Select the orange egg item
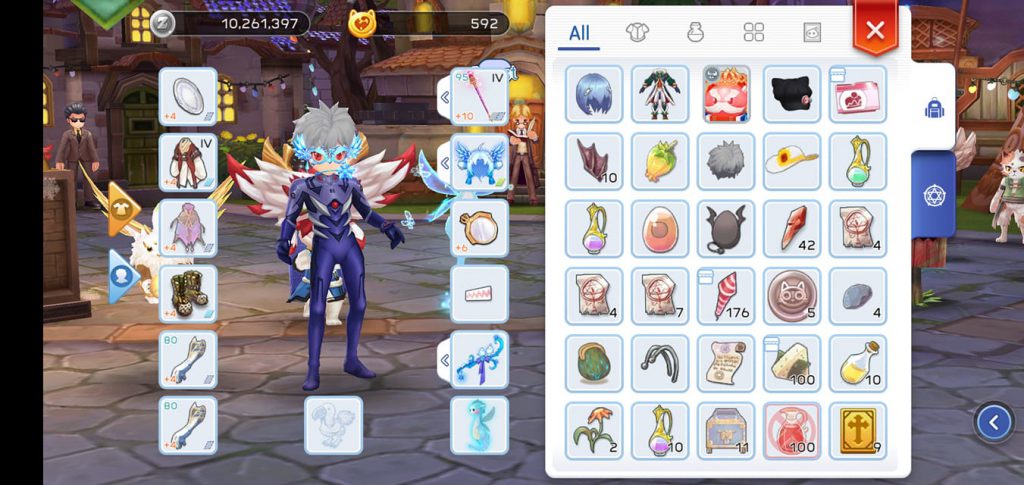The height and width of the screenshot is (485, 1024). click(660, 228)
